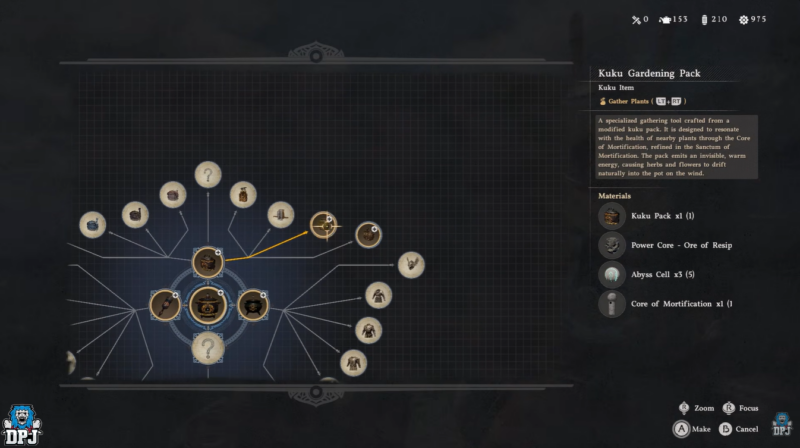This screenshot has height=448, width=800.
Task: Select the highlighted Kuku Gardening Pack node
Action: click(x=323, y=226)
